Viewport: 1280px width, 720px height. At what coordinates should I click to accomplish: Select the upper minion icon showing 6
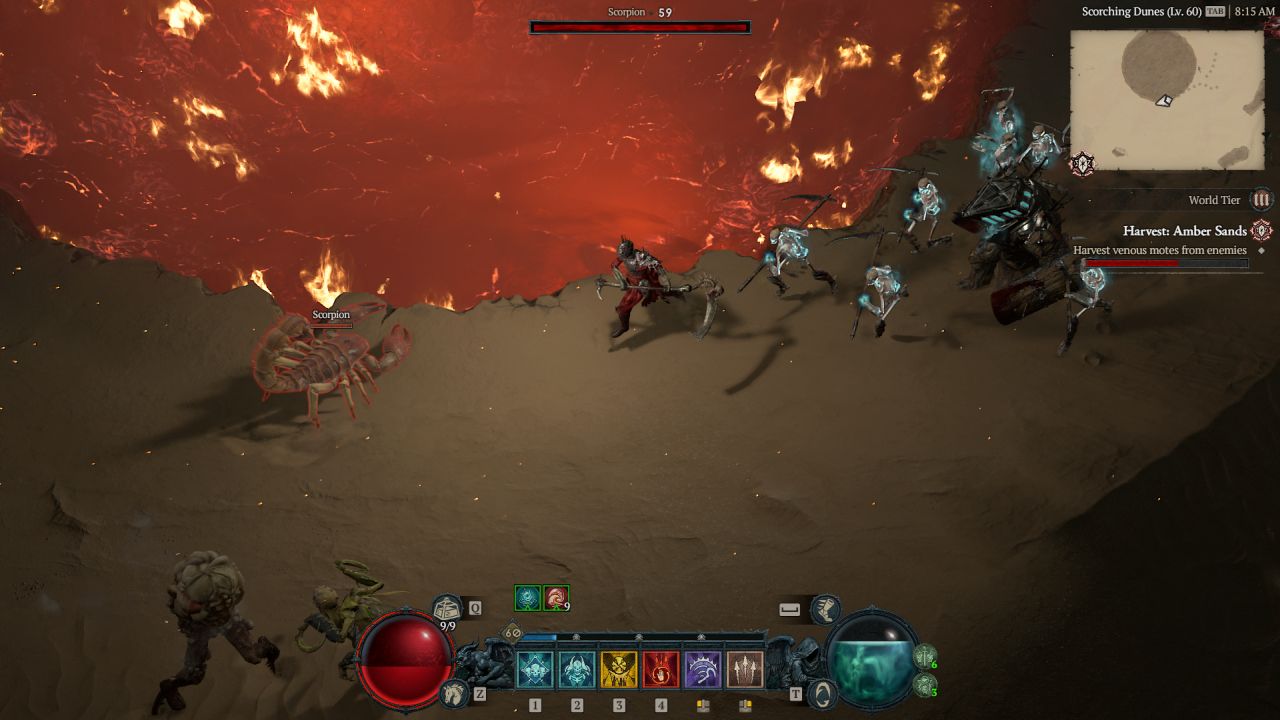925,658
